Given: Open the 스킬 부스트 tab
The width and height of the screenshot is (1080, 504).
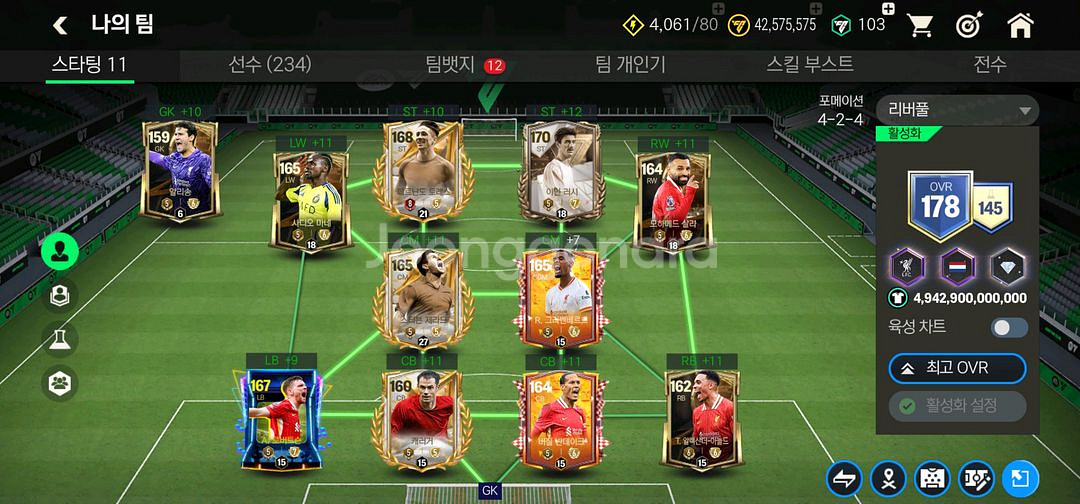Looking at the screenshot, I should (810, 65).
